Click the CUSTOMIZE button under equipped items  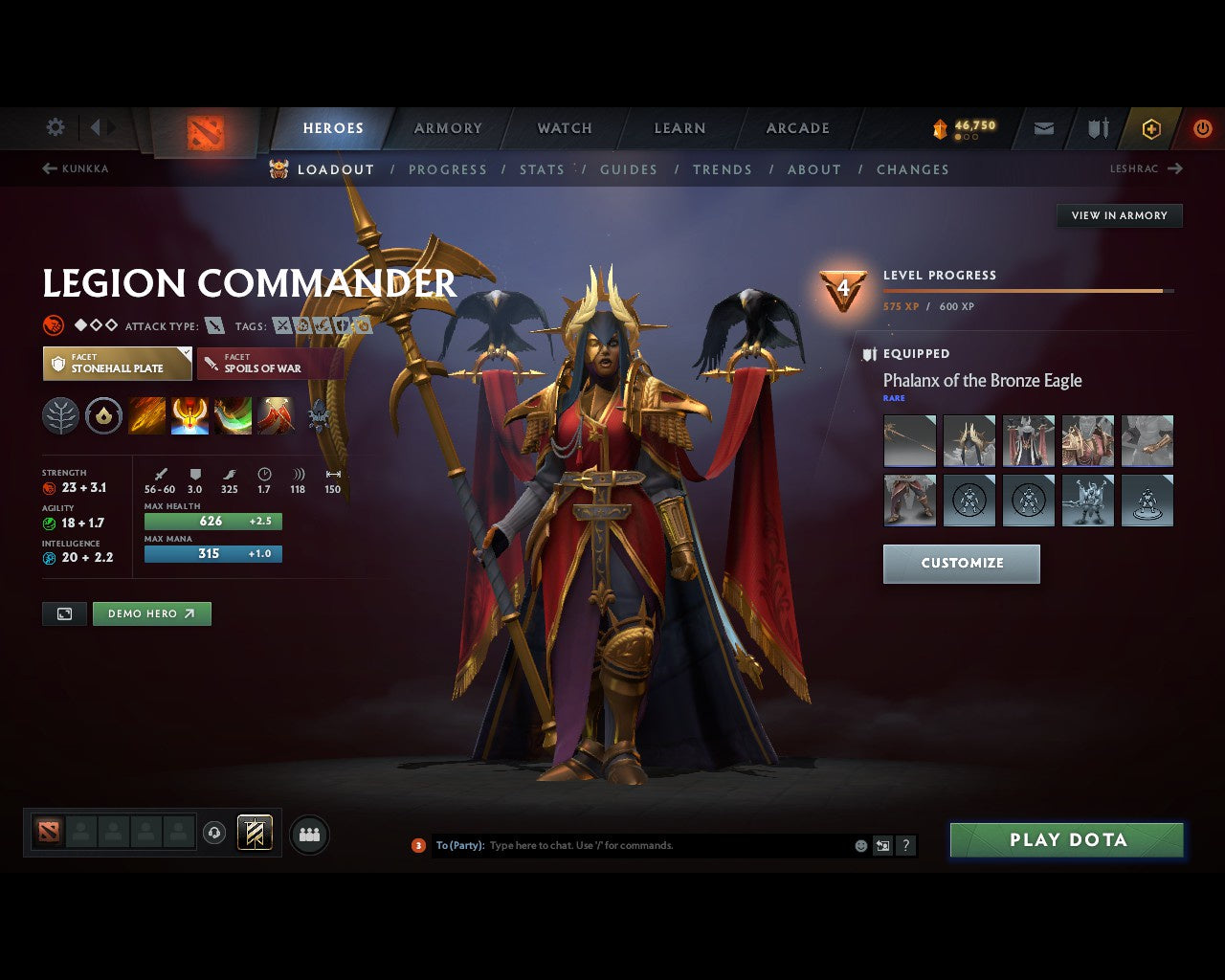pyautogui.click(x=961, y=564)
